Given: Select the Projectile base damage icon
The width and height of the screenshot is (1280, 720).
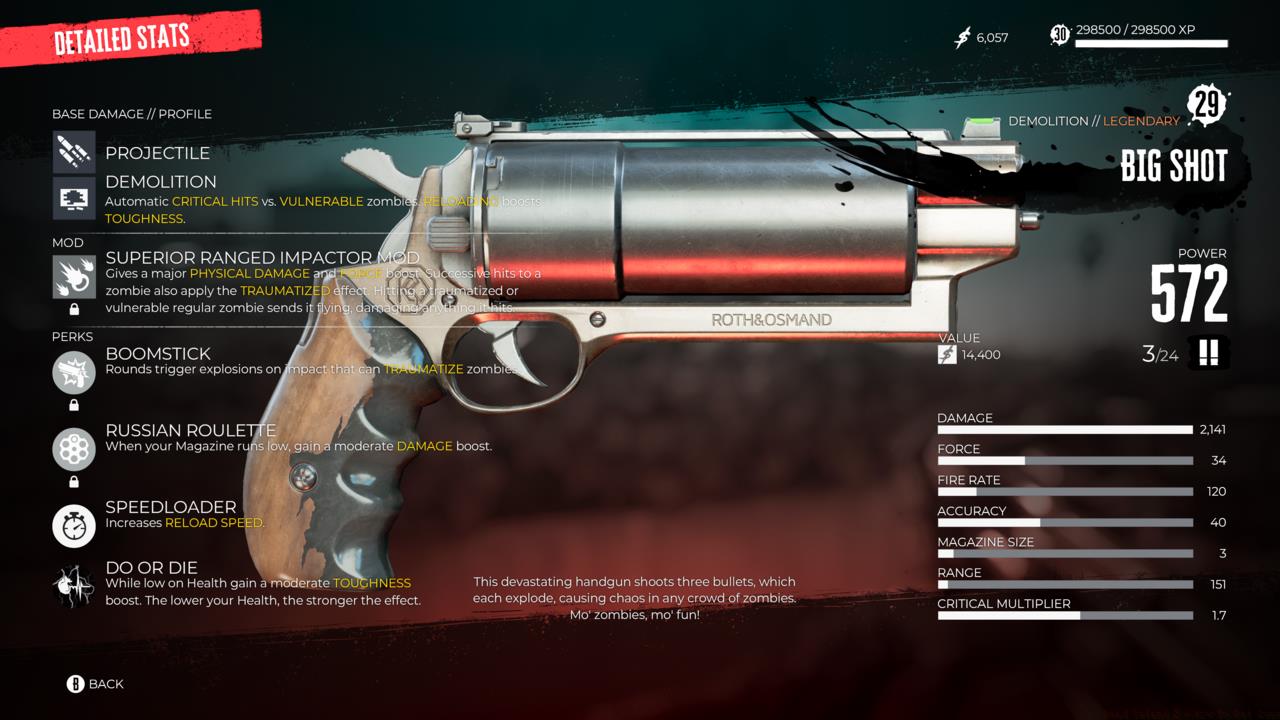Looking at the screenshot, I should point(73,152).
